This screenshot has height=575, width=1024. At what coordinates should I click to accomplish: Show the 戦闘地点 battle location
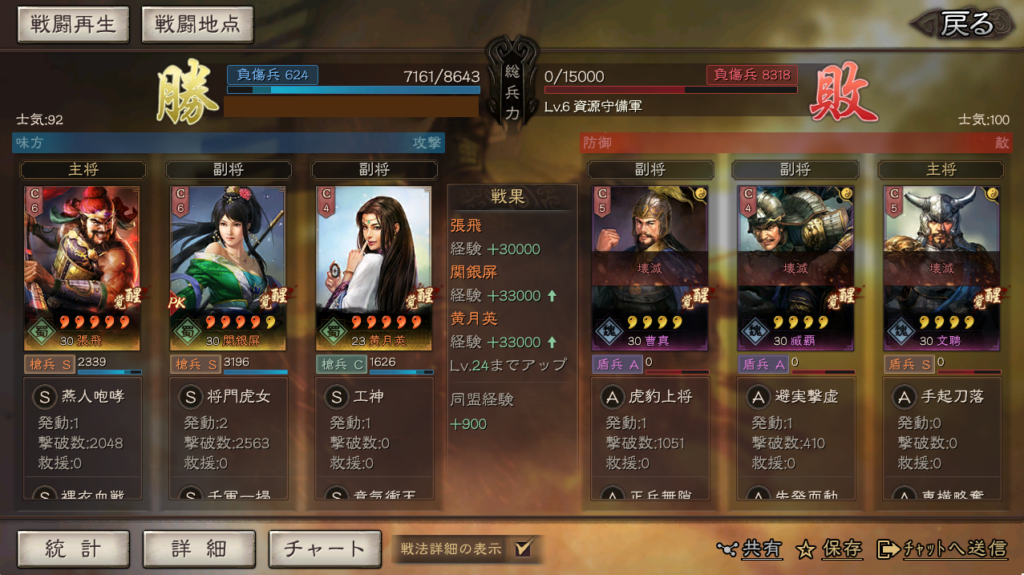point(197,25)
